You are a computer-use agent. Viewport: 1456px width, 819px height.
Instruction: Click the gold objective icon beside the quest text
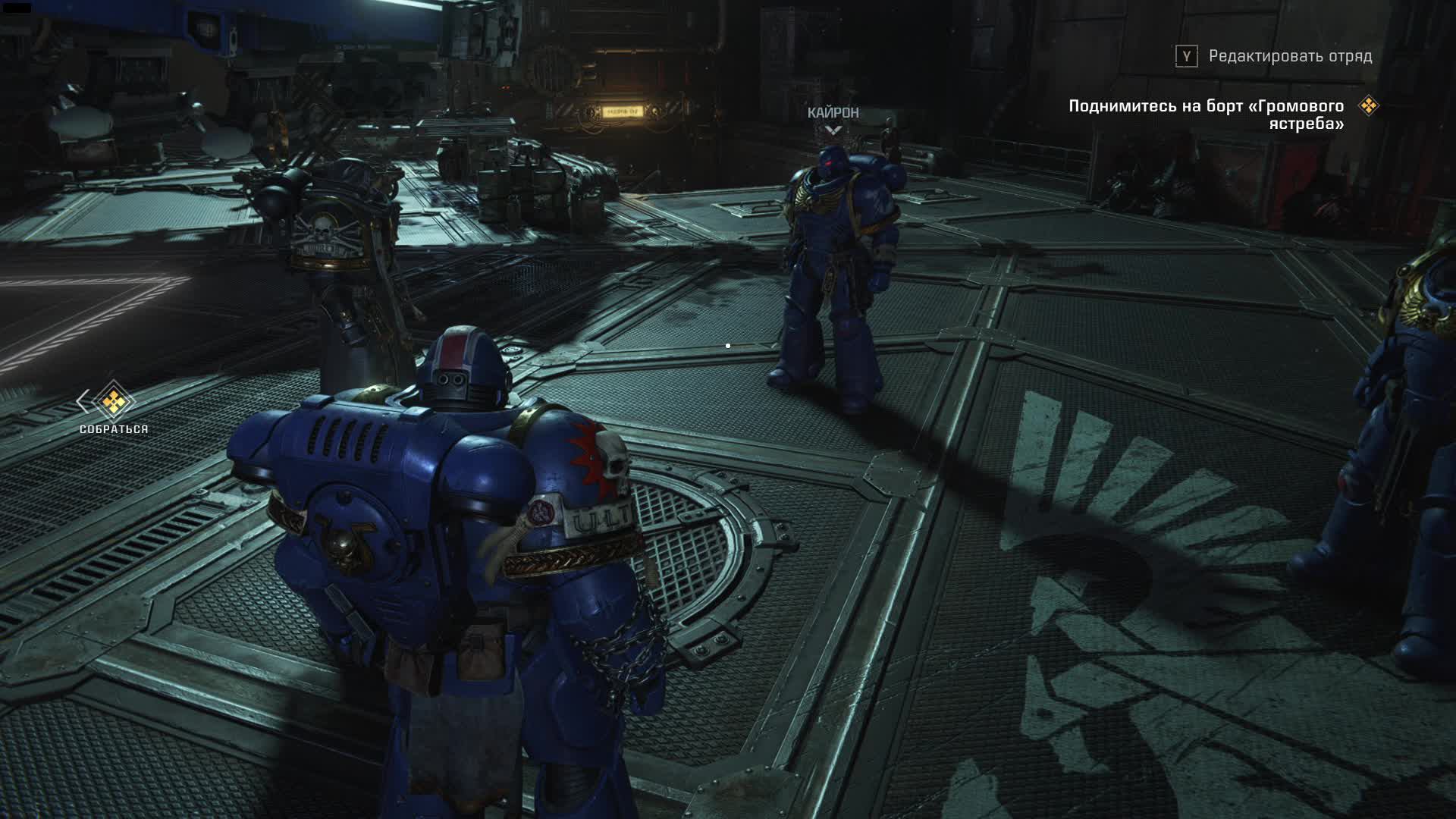(x=1368, y=105)
